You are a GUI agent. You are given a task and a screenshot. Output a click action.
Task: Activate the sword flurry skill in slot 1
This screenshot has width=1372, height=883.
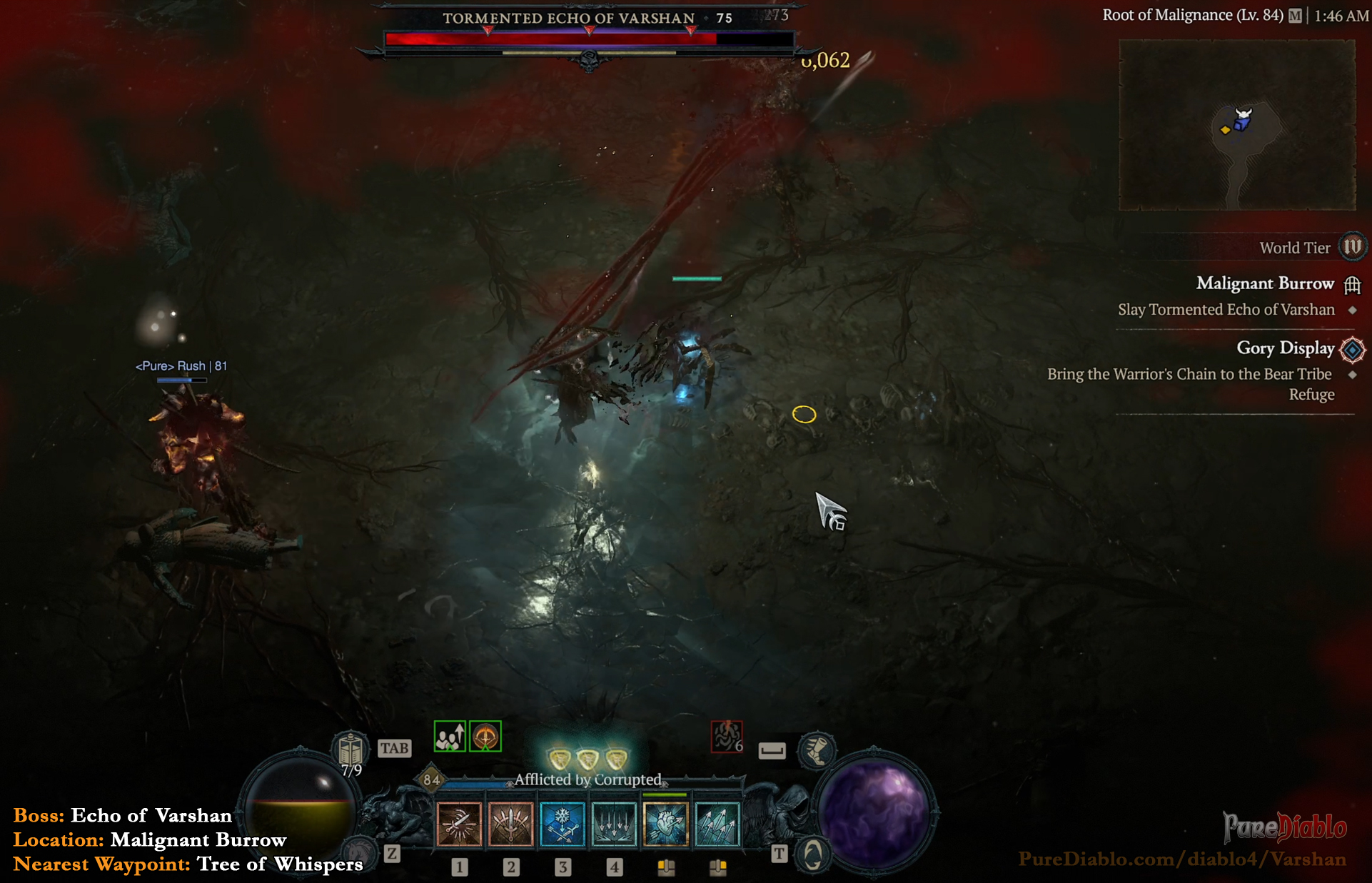[x=459, y=824]
